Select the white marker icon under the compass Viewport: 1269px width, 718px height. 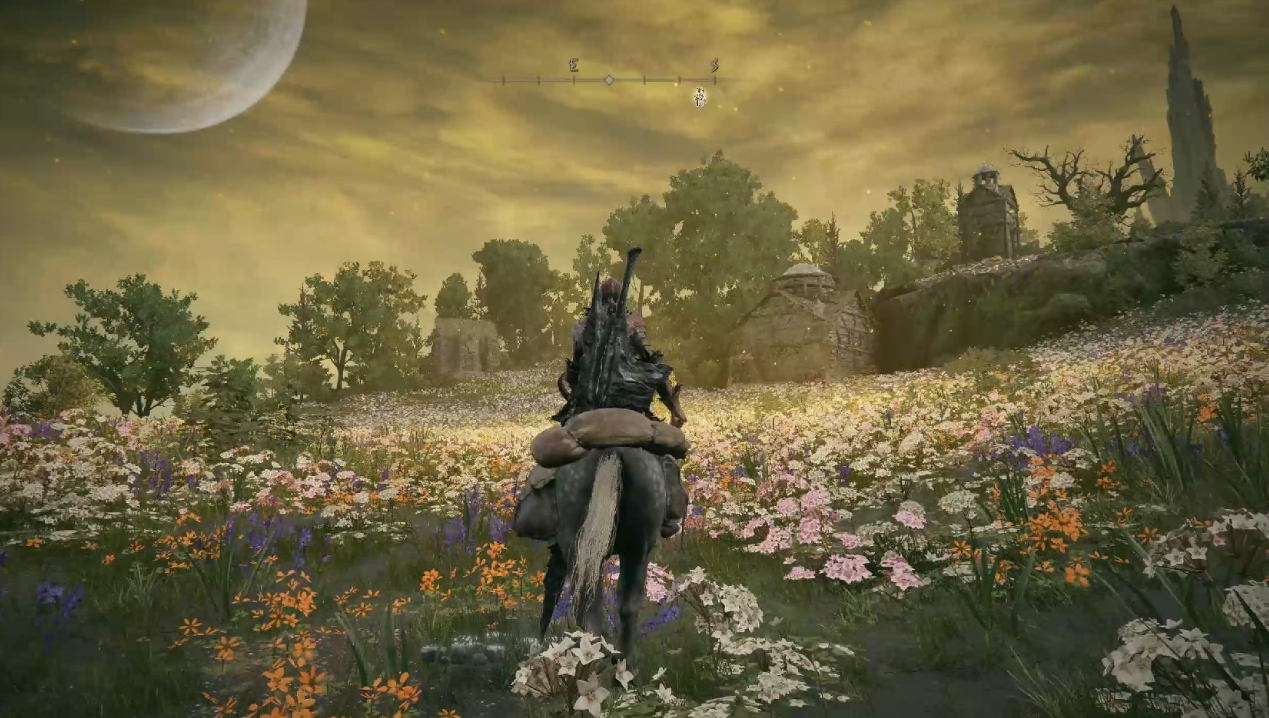(700, 97)
